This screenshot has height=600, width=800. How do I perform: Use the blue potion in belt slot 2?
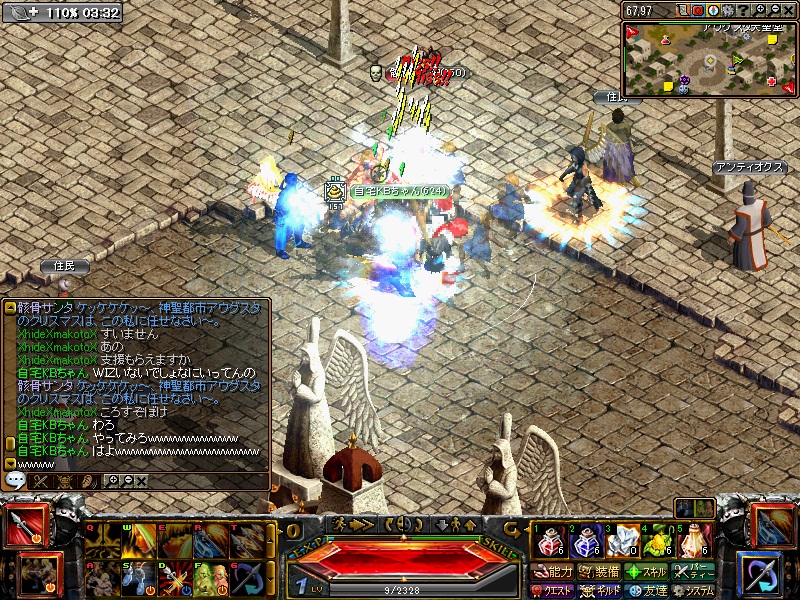(x=584, y=542)
